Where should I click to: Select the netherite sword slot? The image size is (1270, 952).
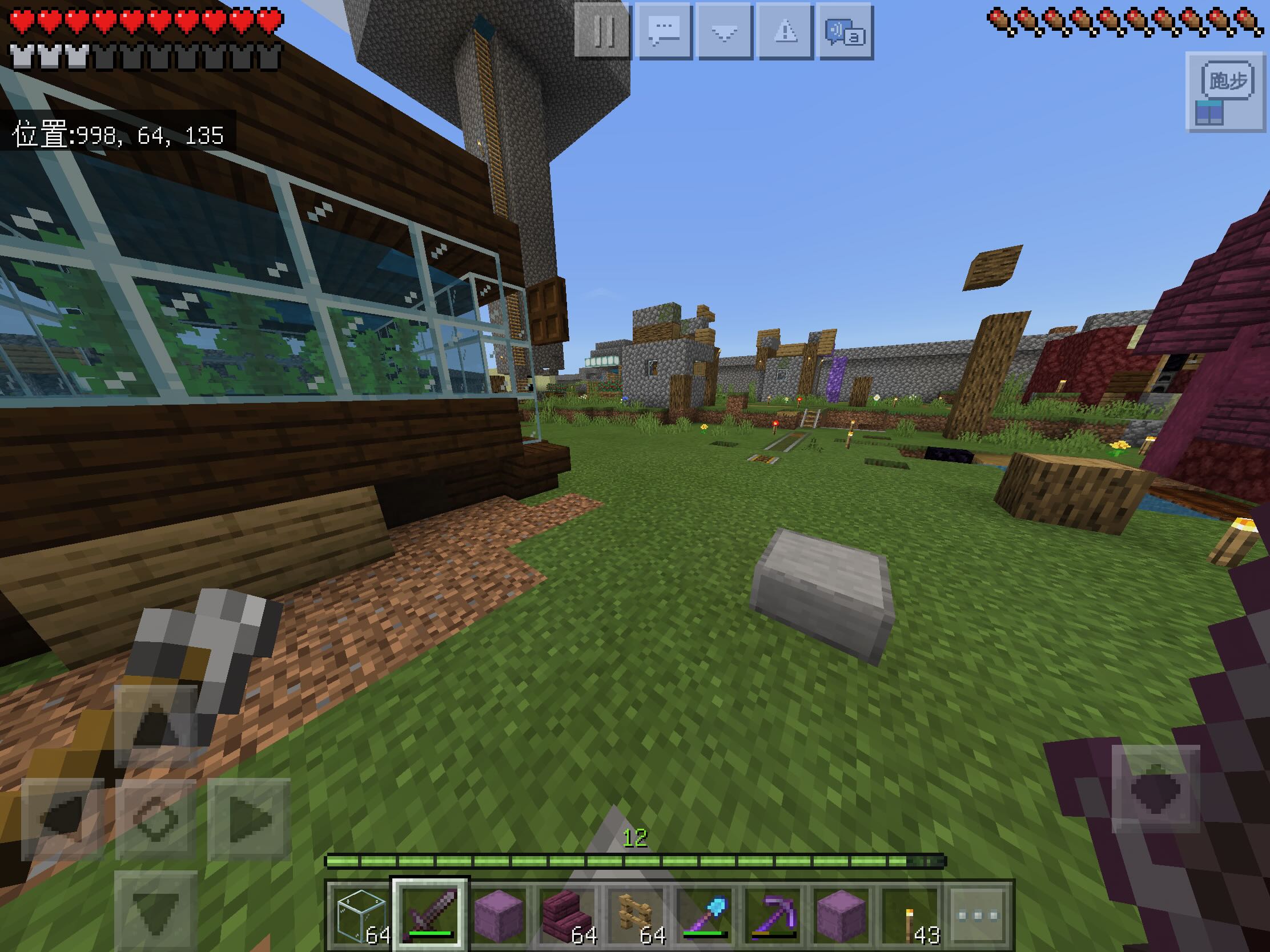tap(430, 914)
